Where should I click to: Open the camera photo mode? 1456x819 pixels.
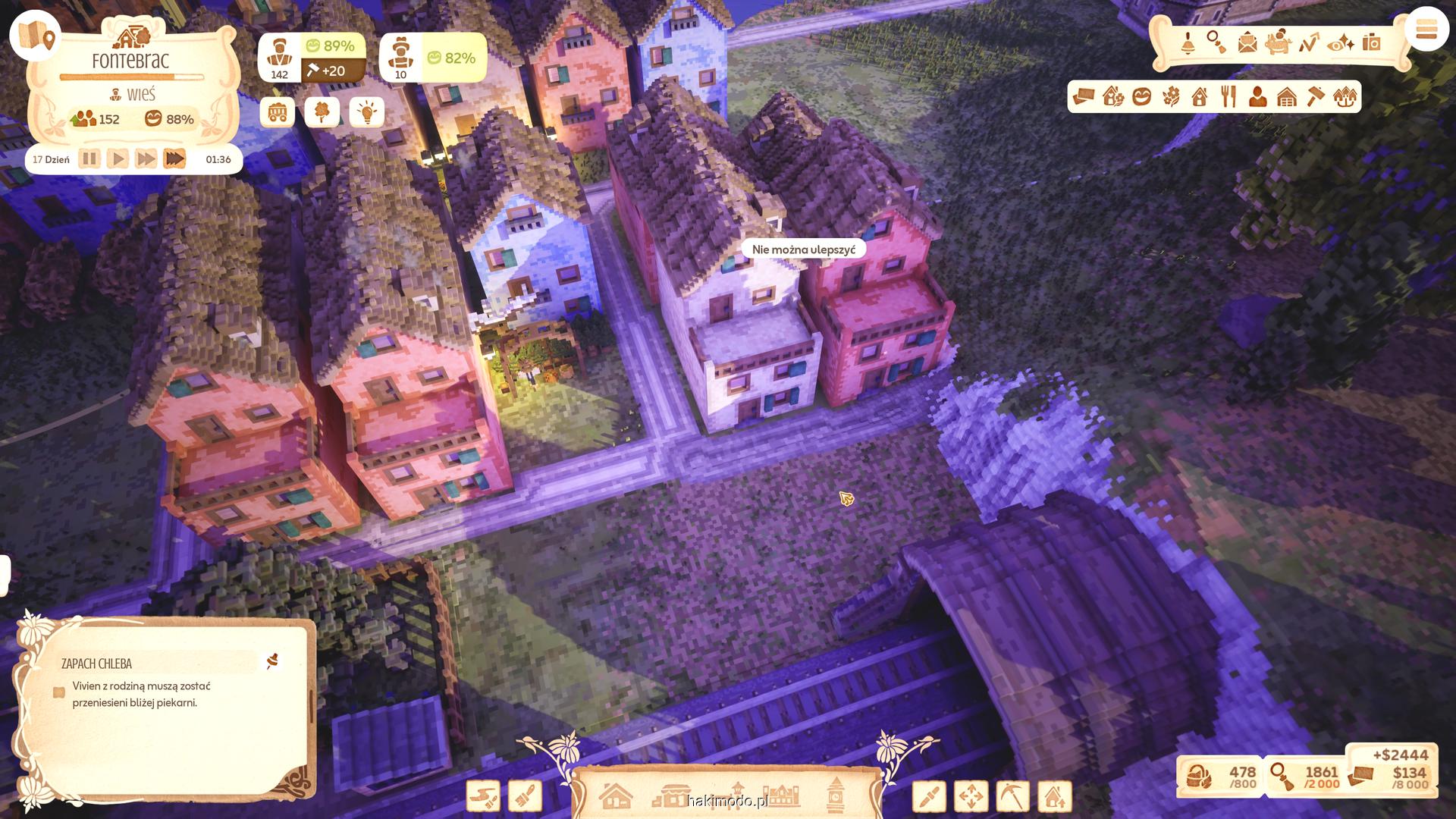[1371, 43]
